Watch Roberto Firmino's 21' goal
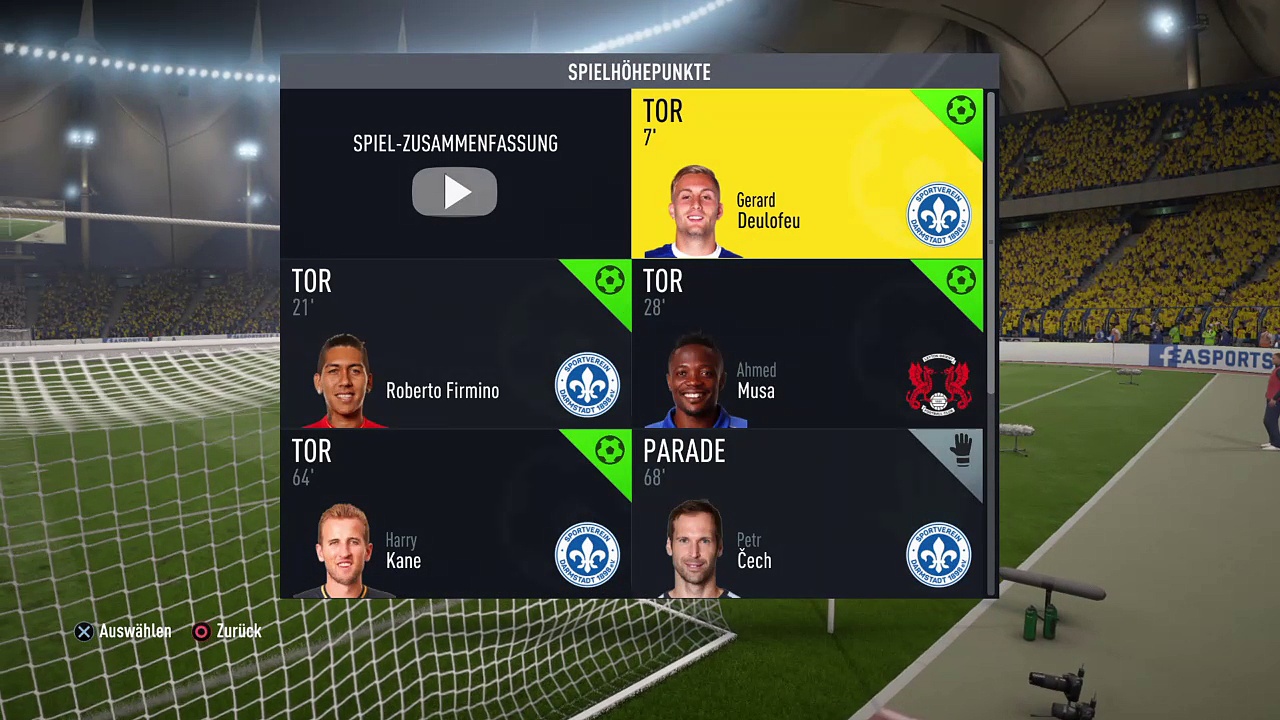The width and height of the screenshot is (1280, 720). click(455, 344)
